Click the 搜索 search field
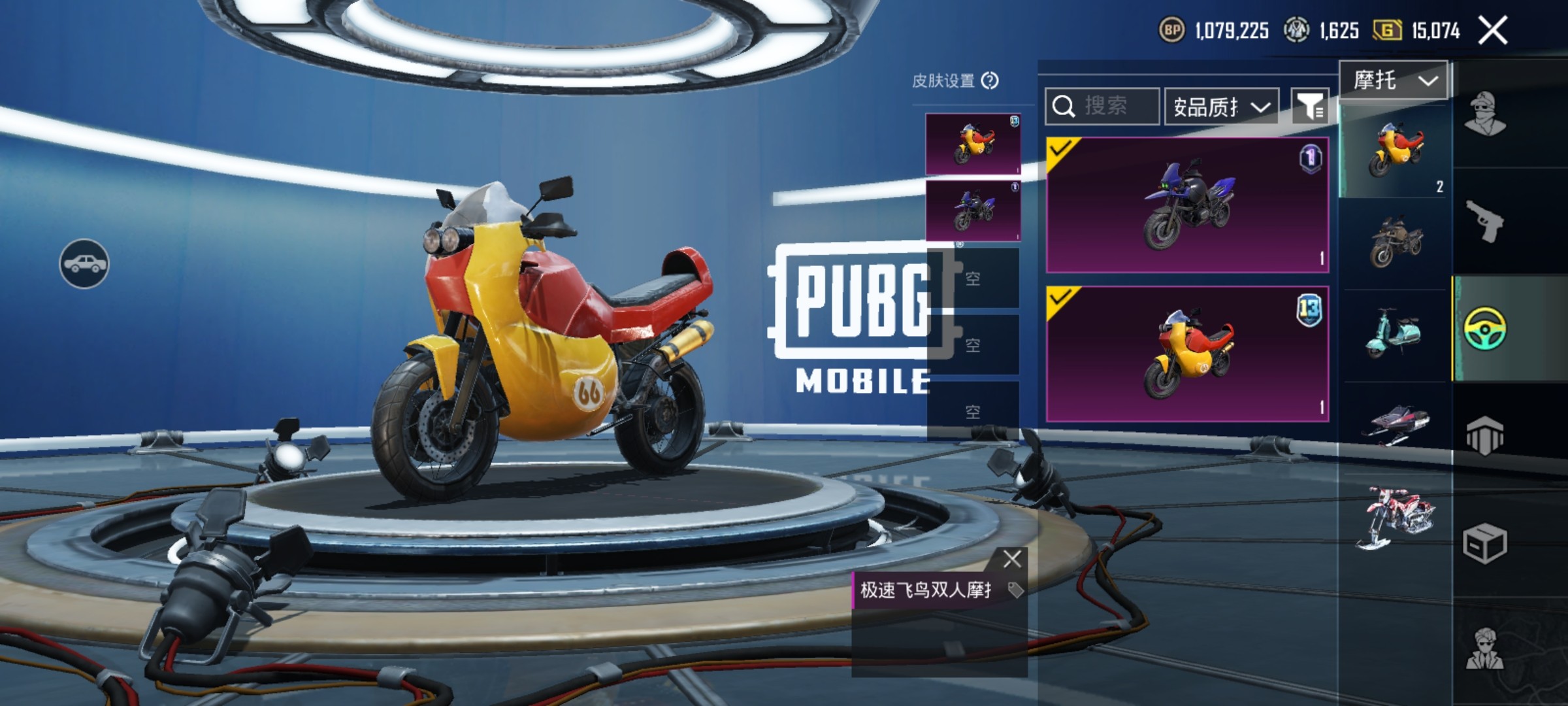Screen dimensions: 1568x706 click(x=1103, y=106)
